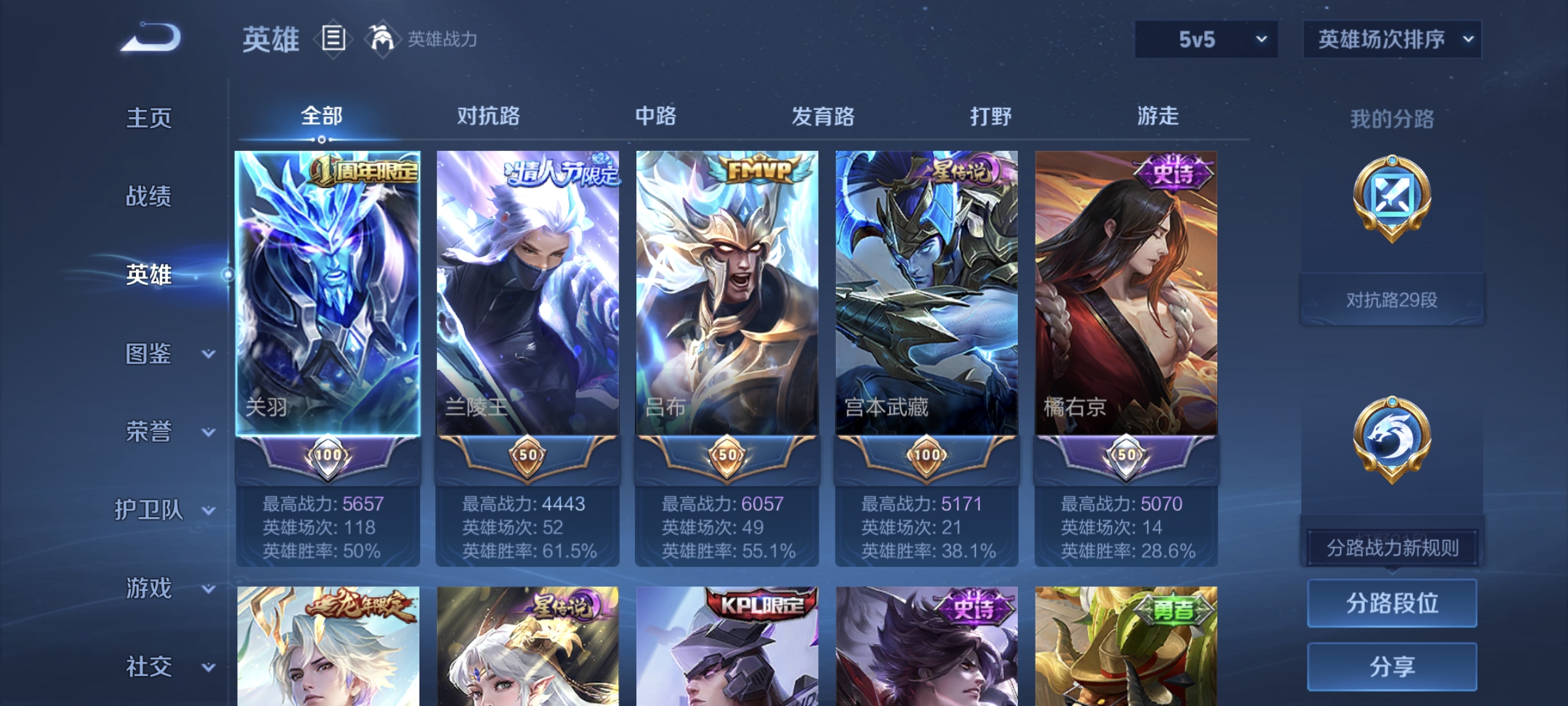Switch to the 打野 tab

coord(990,116)
